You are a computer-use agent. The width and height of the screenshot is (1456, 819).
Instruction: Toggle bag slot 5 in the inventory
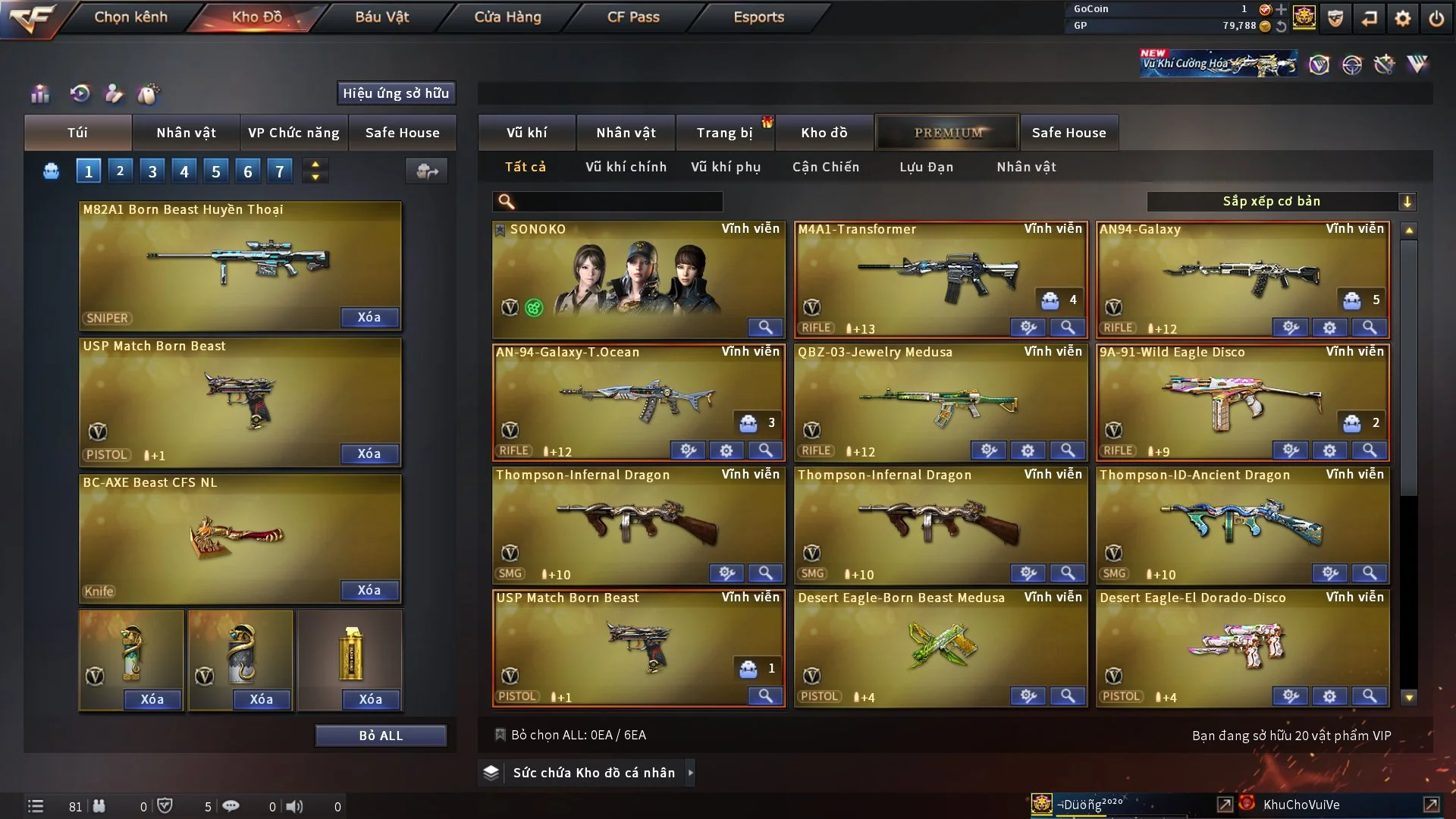(x=215, y=171)
